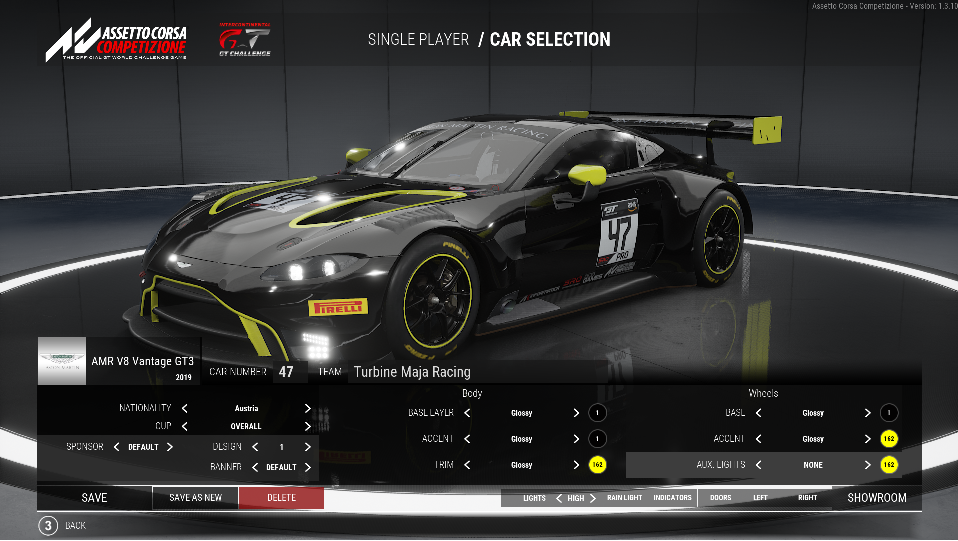Image resolution: width=958 pixels, height=541 pixels.
Task: Open the Left door
Action: pyautogui.click(x=761, y=498)
